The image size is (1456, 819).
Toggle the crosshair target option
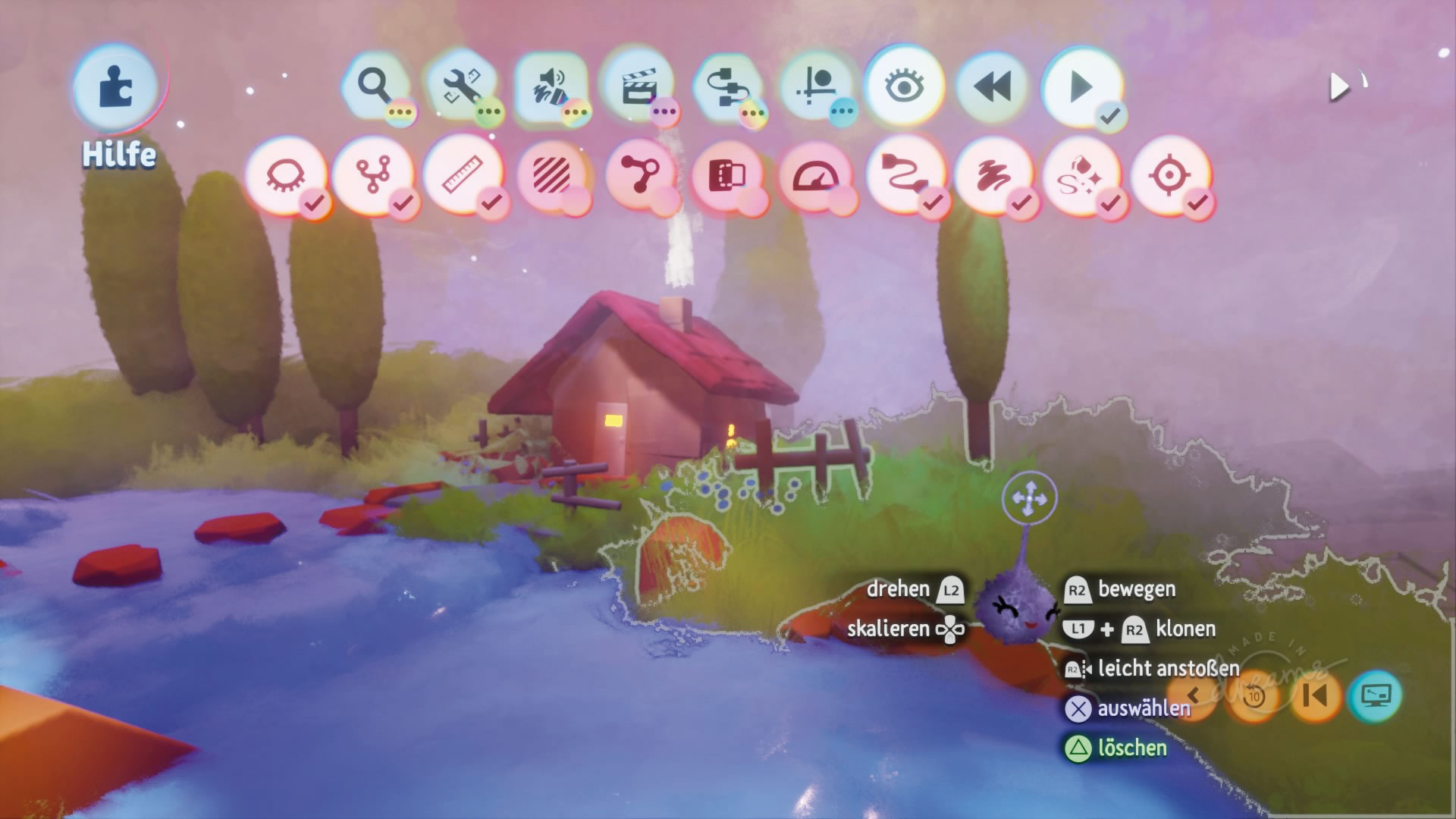click(x=1169, y=177)
